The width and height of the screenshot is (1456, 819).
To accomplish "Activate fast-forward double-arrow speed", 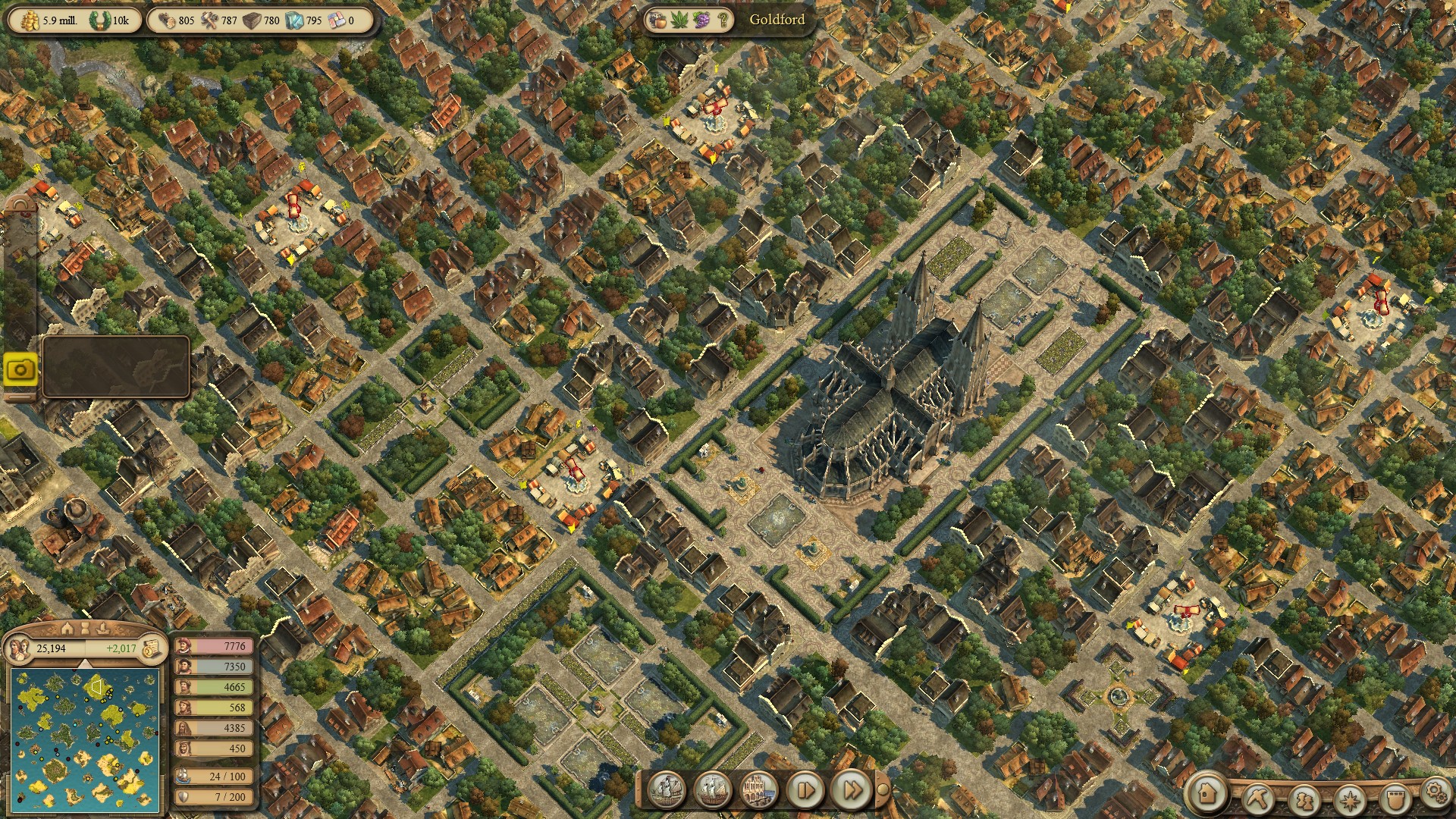I will (852, 791).
